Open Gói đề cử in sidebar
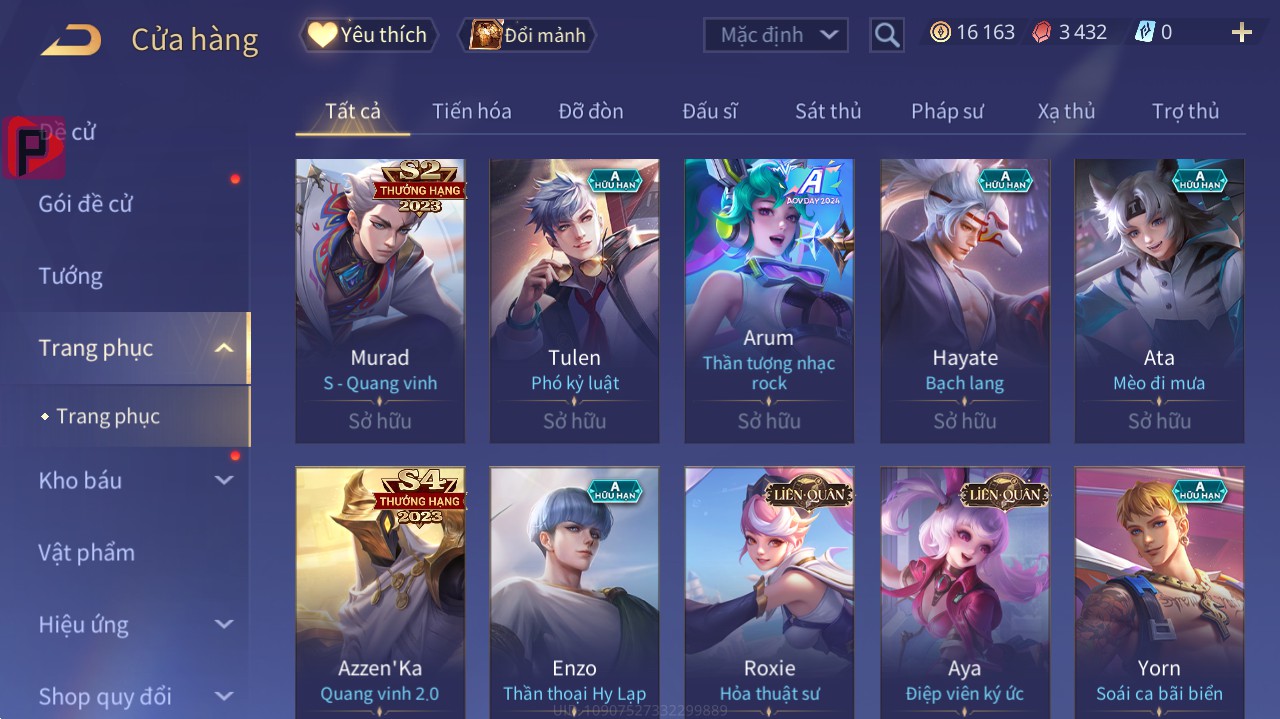The image size is (1280, 719). click(x=86, y=204)
